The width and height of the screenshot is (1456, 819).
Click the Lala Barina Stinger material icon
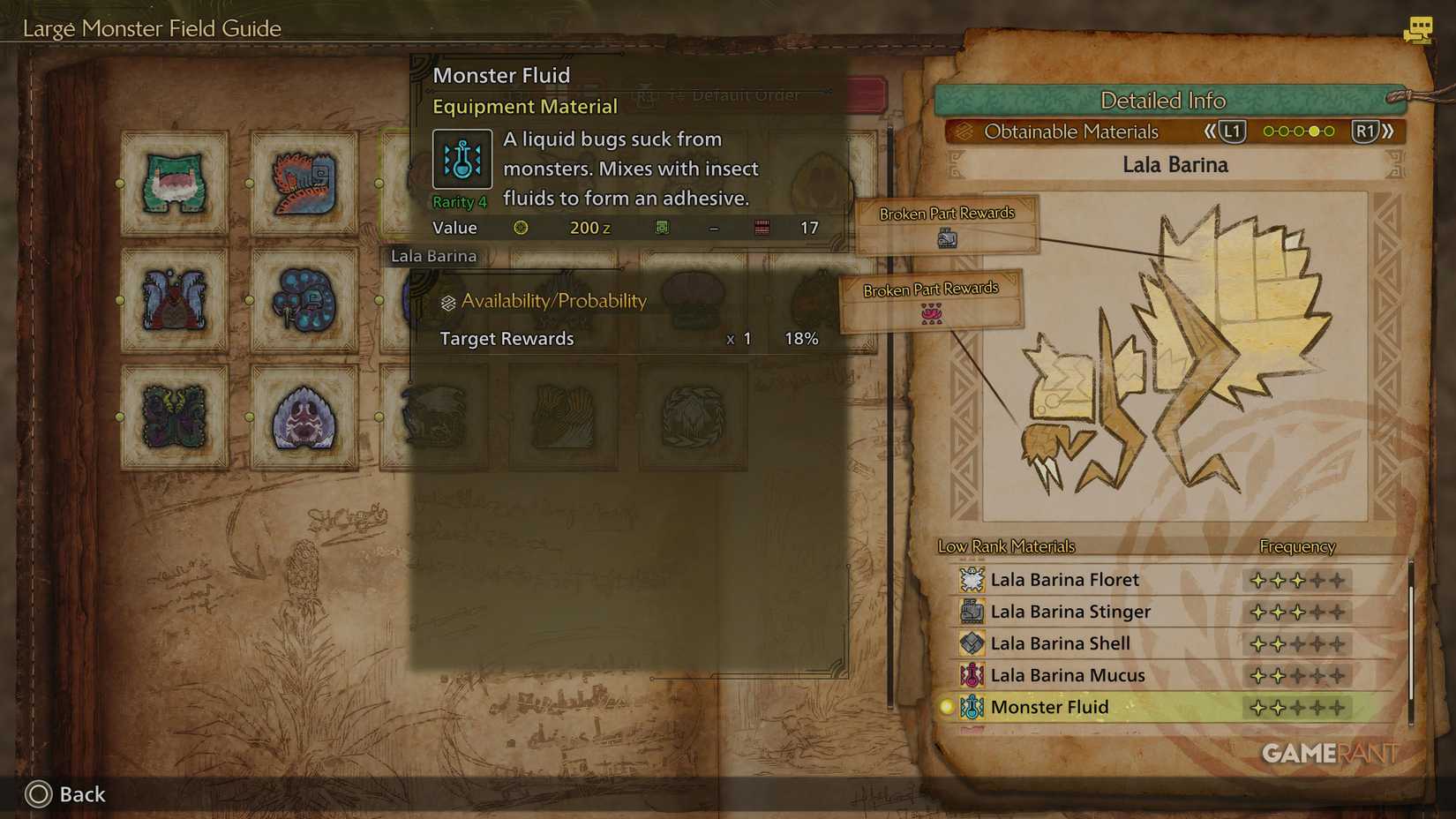971,611
